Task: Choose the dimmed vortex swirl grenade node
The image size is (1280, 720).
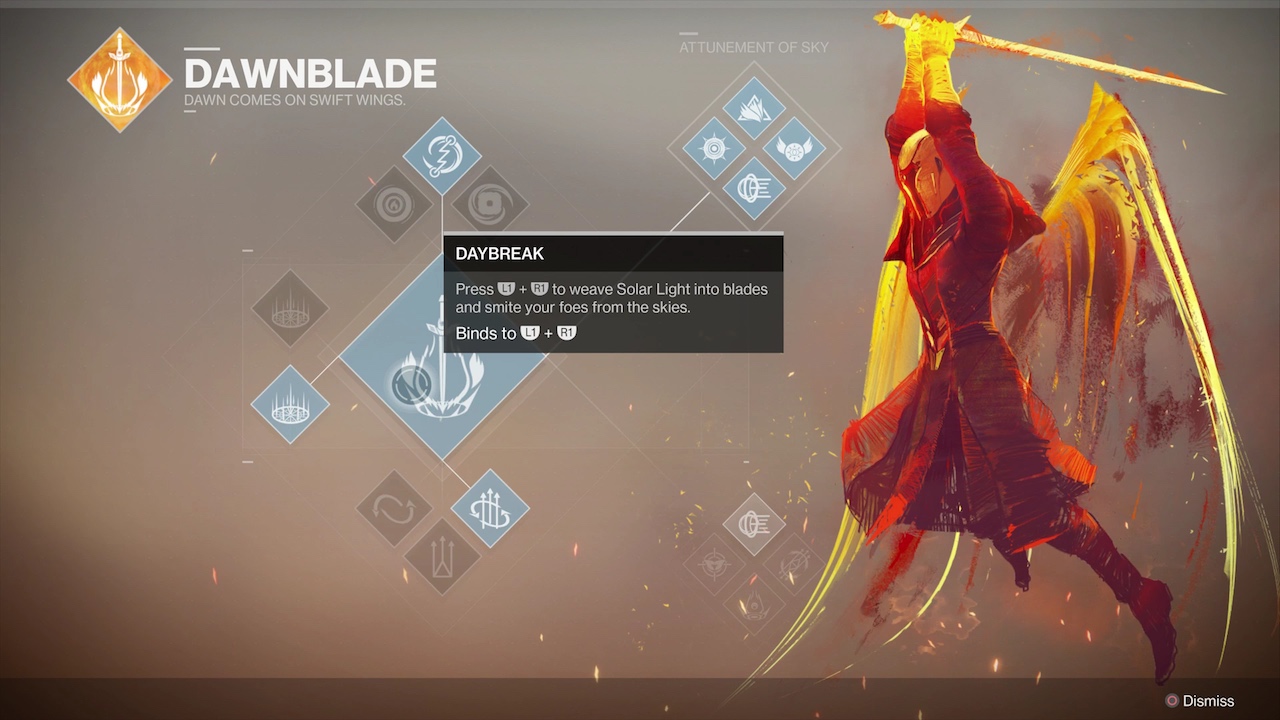Action: tap(490, 204)
